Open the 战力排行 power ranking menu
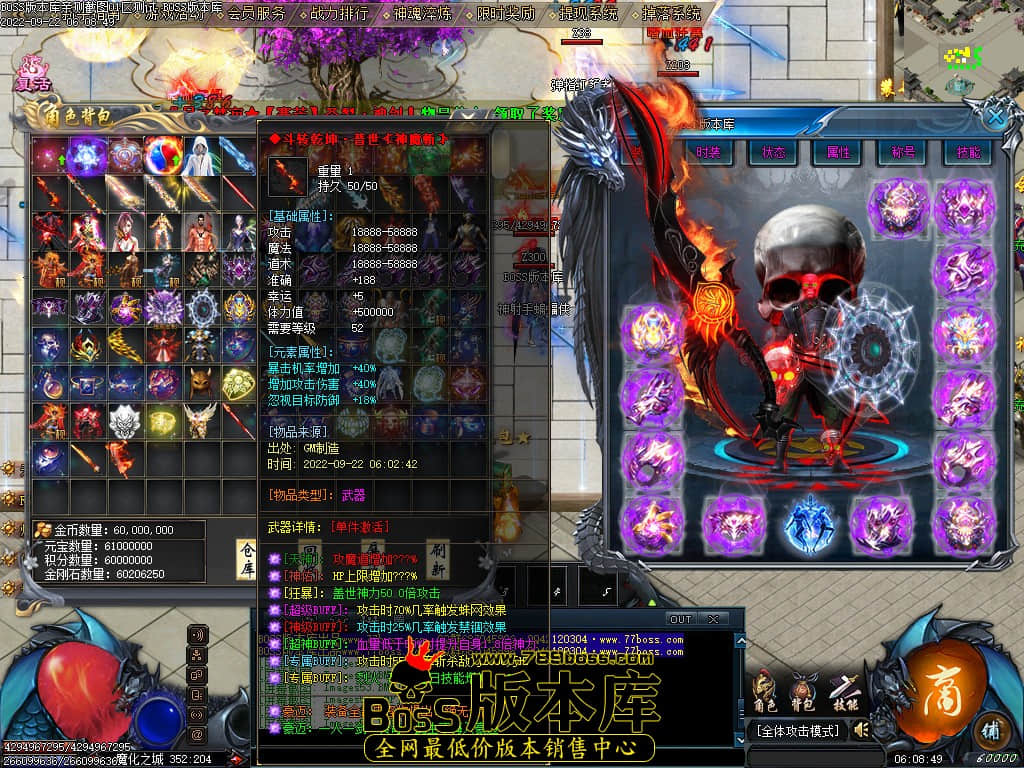Screen dimensions: 1024x768 pyautogui.click(x=340, y=14)
